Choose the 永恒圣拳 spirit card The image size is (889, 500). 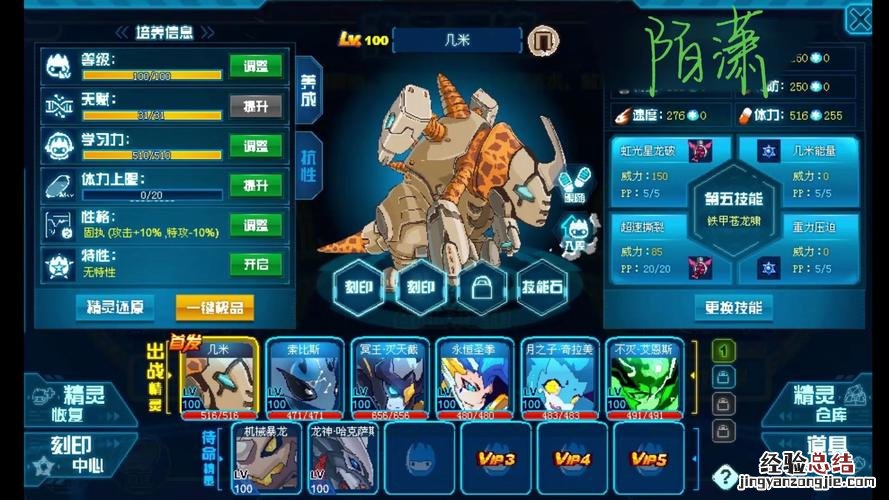point(474,377)
